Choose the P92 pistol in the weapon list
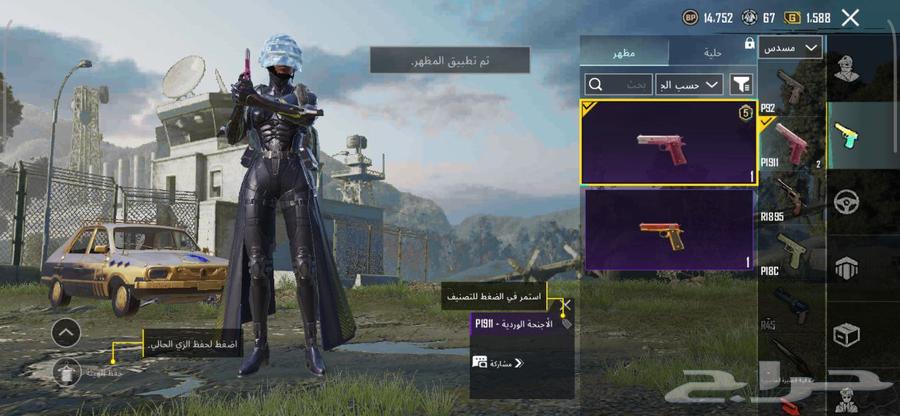Screen dimensions: 900x416 (792, 88)
